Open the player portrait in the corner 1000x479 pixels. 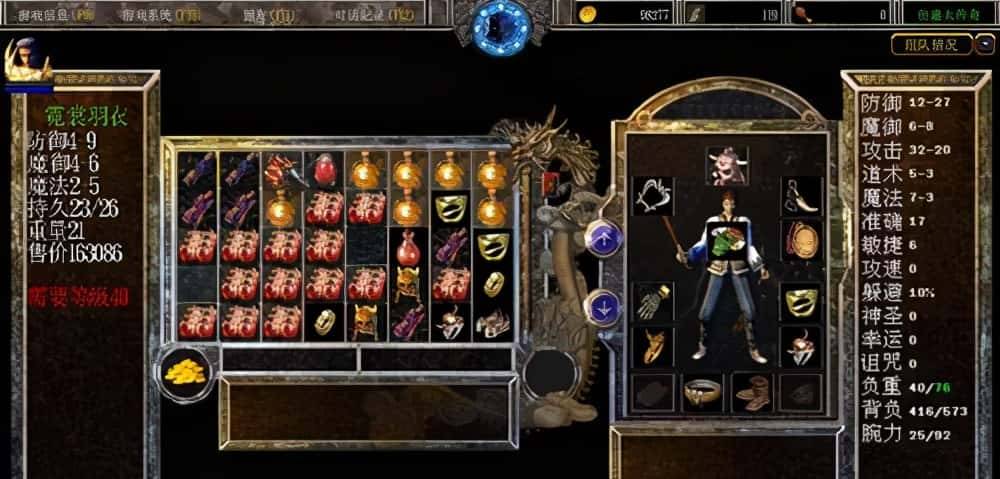[x=28, y=60]
